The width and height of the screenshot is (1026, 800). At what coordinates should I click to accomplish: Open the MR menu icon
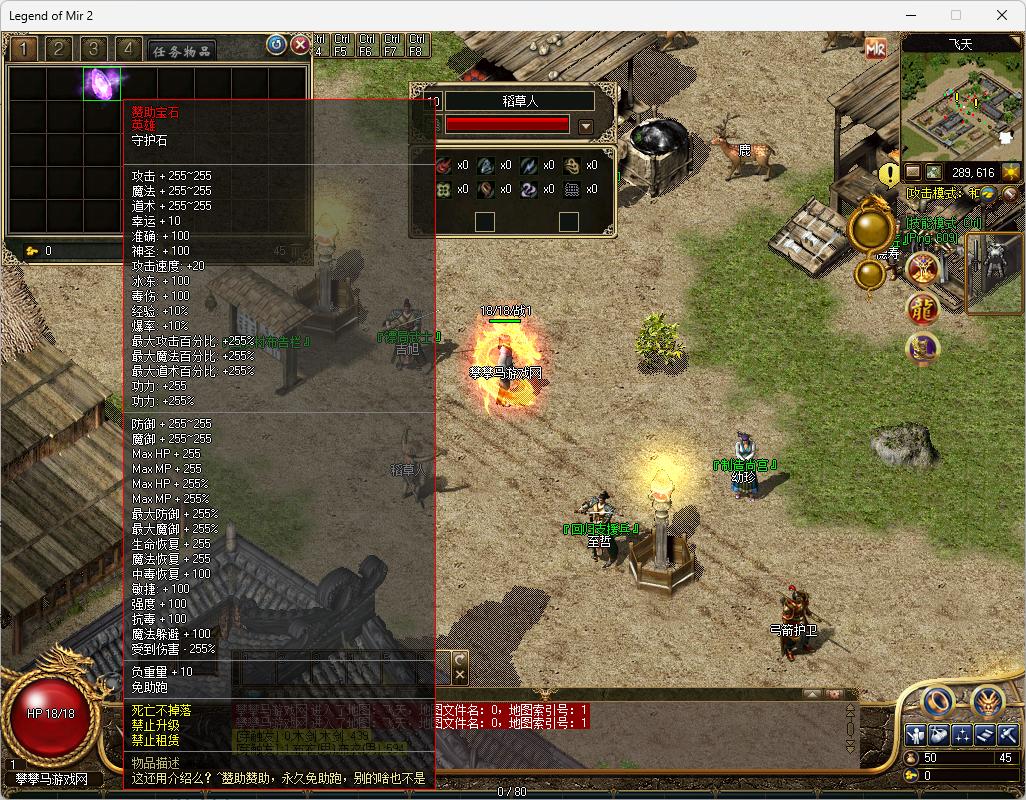pyautogui.click(x=876, y=49)
